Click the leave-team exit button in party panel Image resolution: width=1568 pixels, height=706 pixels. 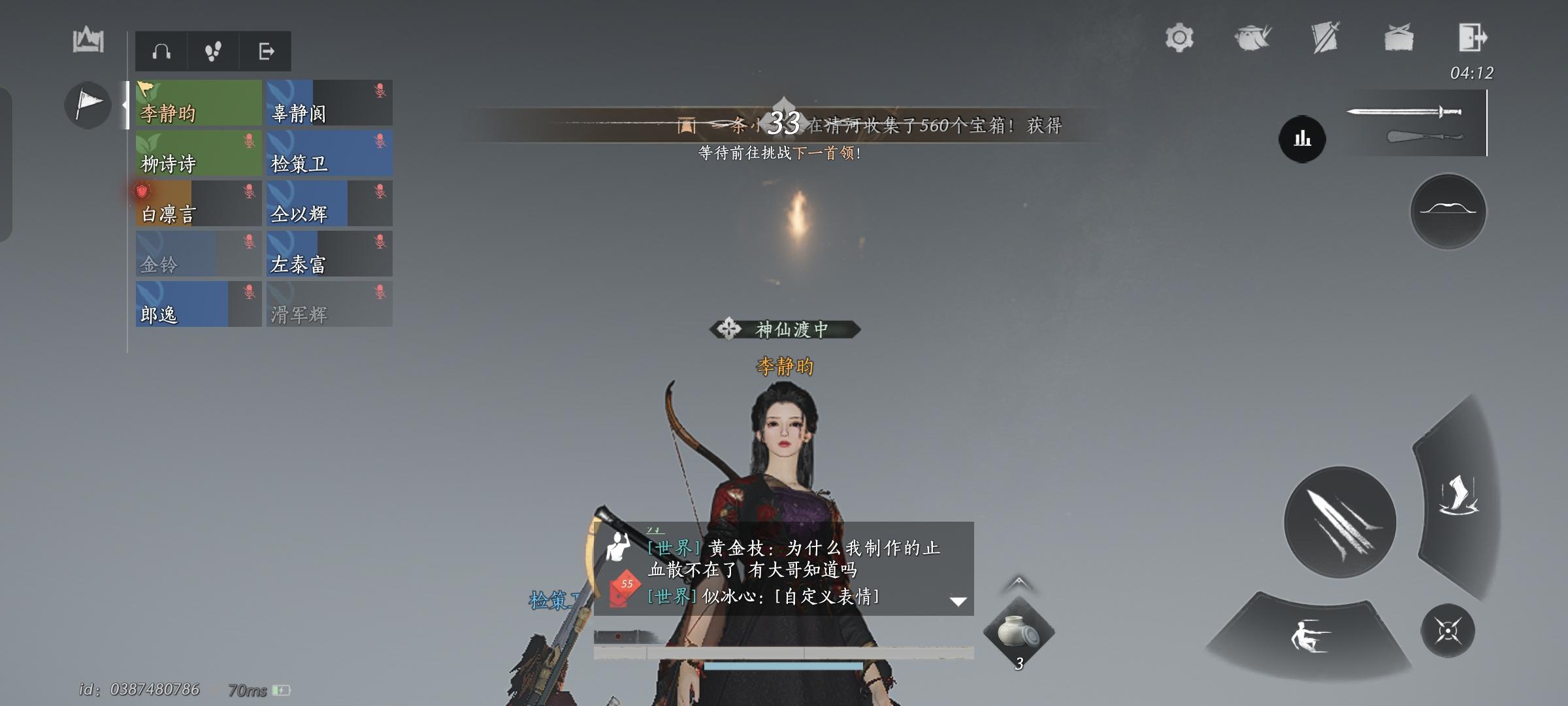click(x=268, y=52)
